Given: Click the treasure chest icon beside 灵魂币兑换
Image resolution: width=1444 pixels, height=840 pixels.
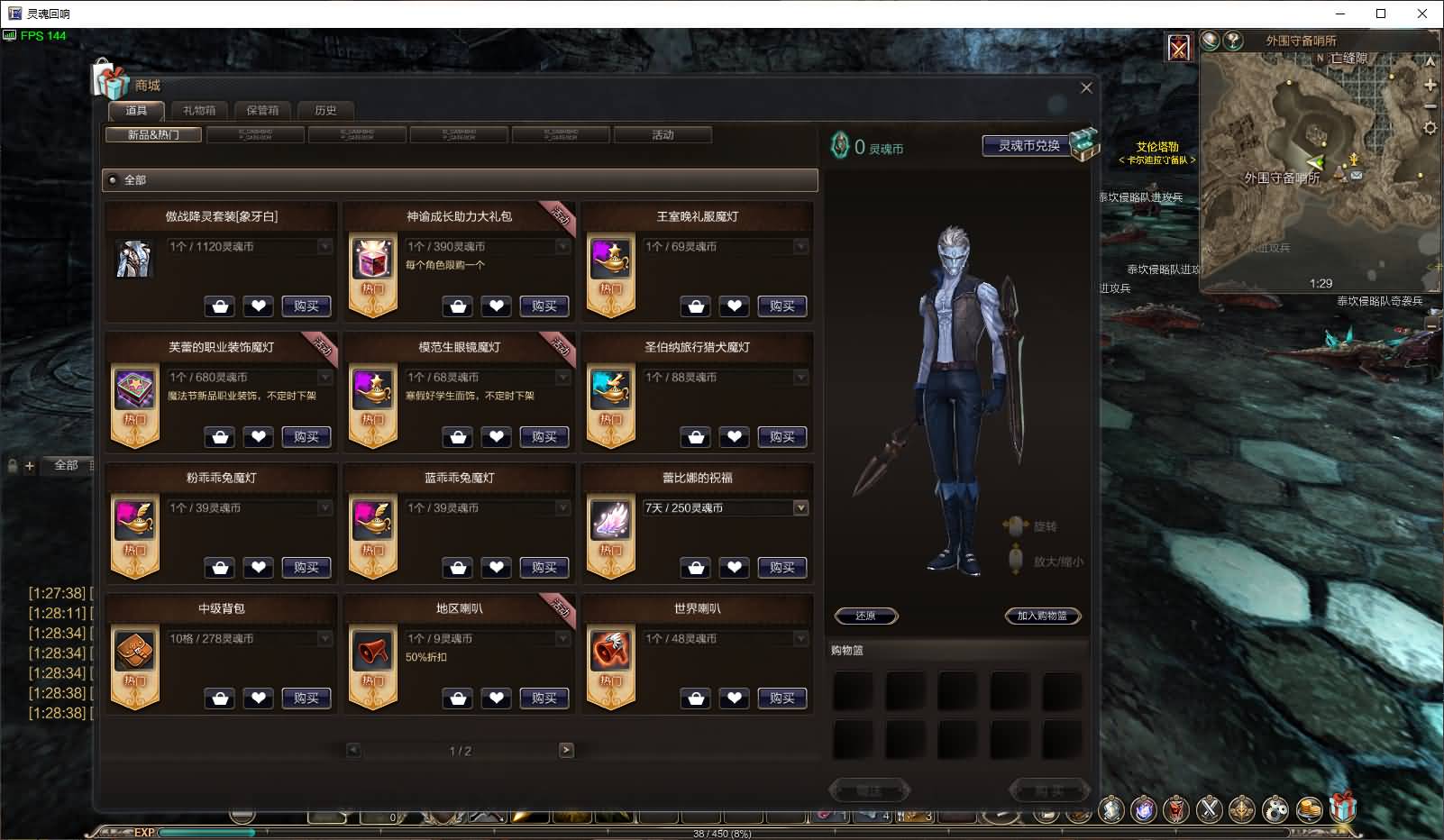Looking at the screenshot, I should click(1084, 142).
